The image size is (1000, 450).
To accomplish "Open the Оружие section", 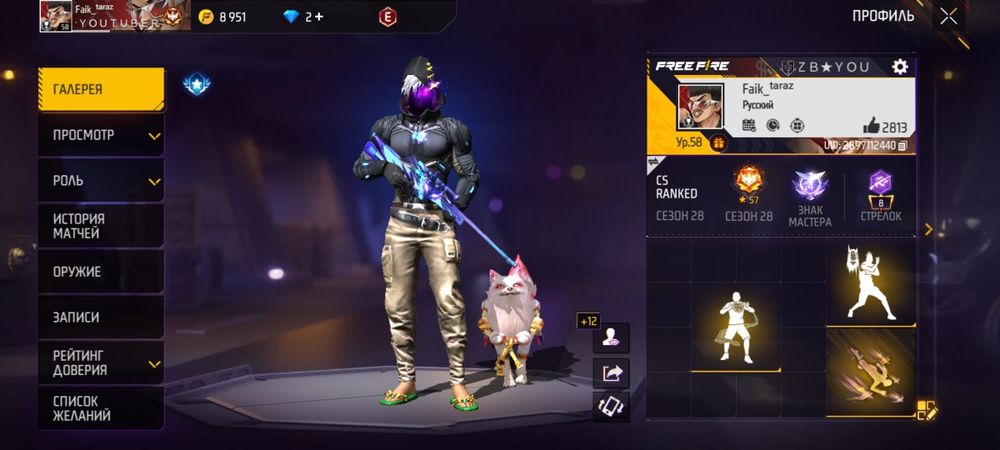I will click(x=101, y=271).
